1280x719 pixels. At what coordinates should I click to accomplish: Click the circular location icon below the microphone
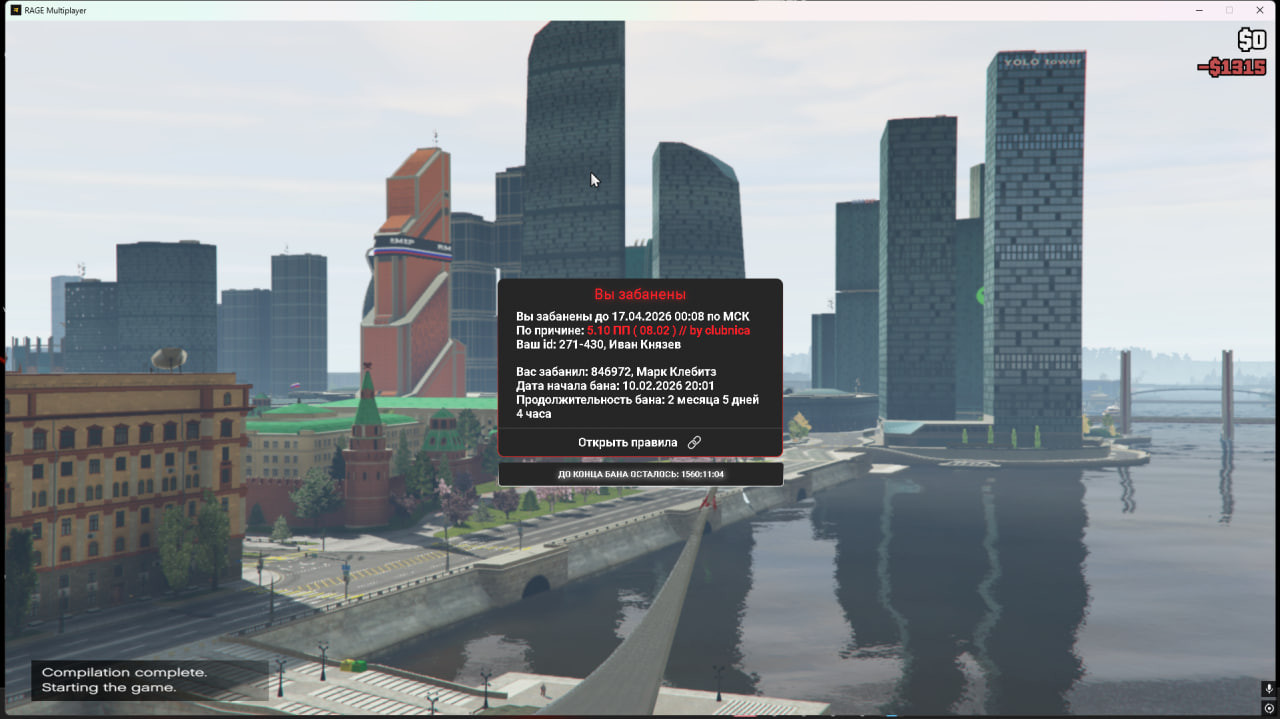(x=1268, y=708)
